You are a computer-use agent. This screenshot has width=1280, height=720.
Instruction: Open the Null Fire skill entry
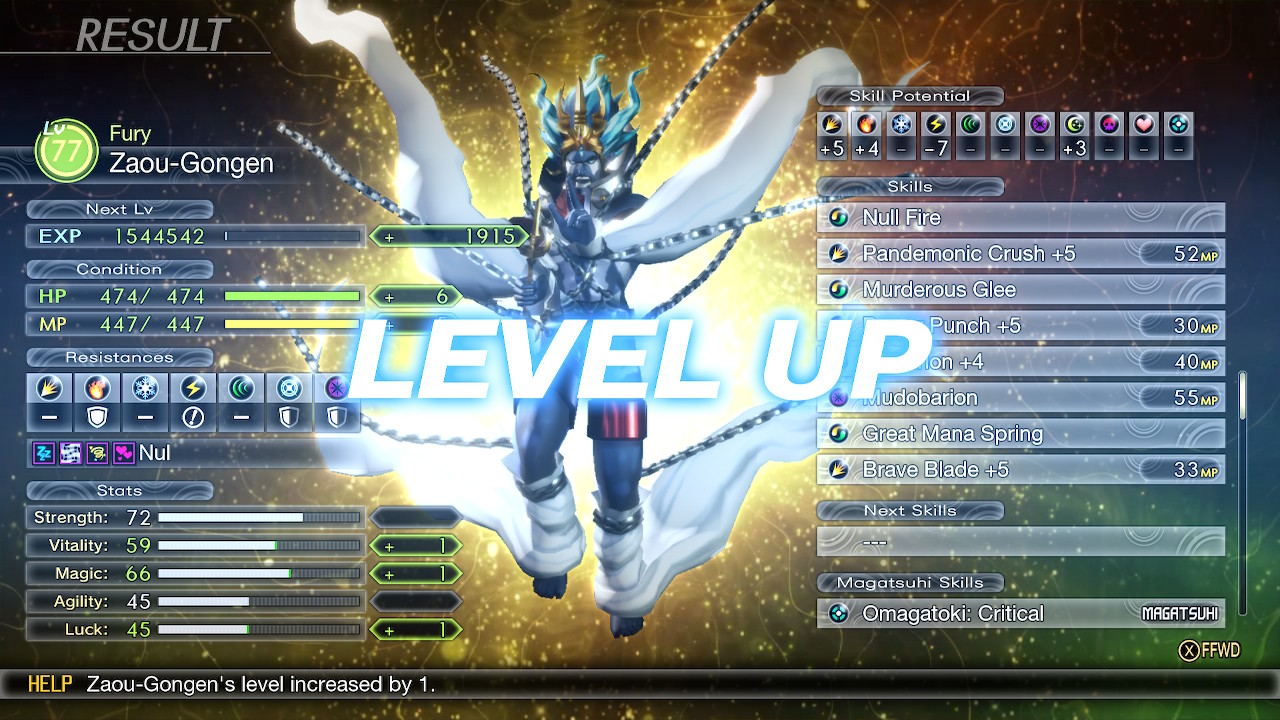(1020, 217)
